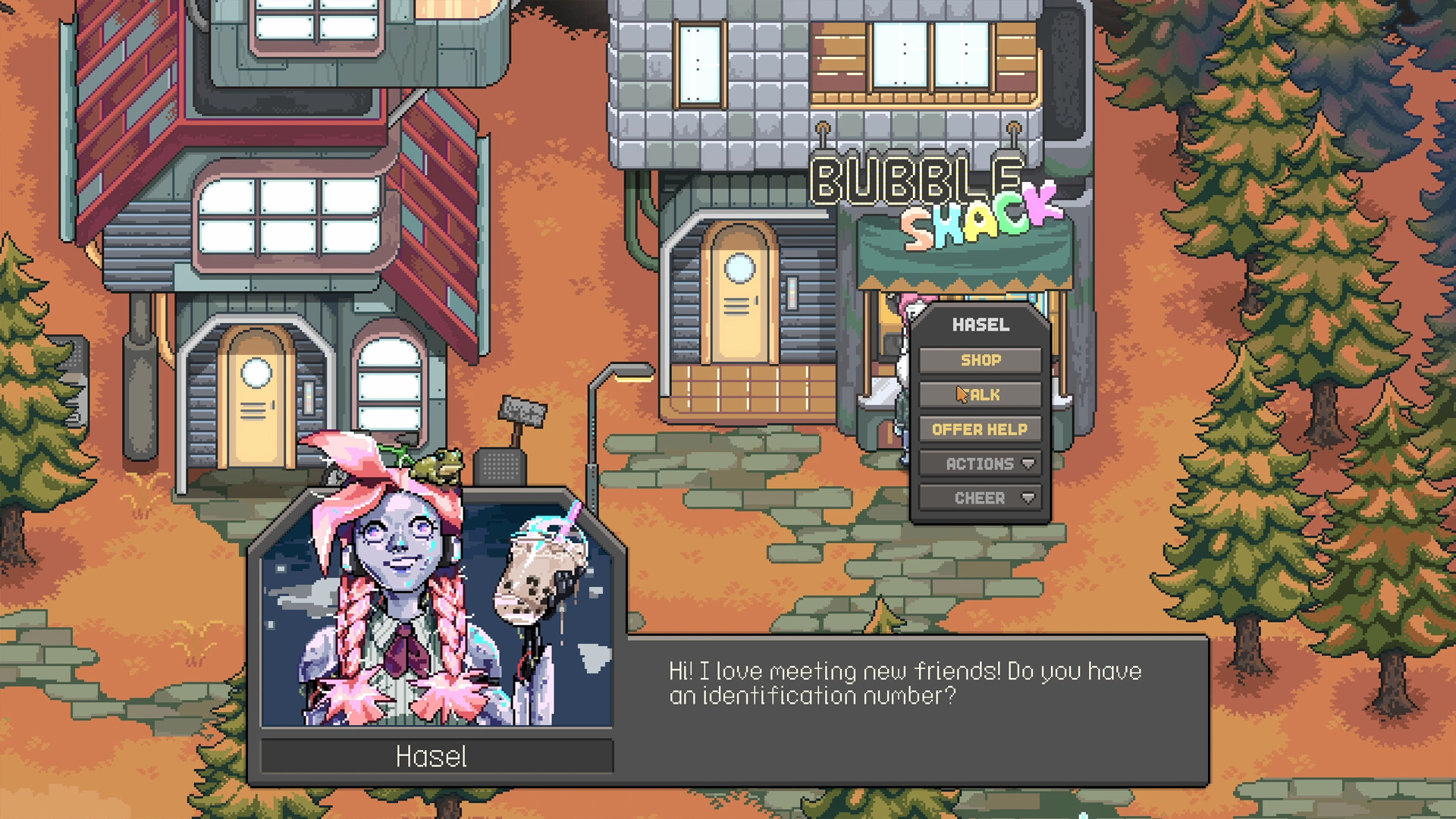
Task: Click the Bubble Shack's porthole door
Action: tap(739, 296)
